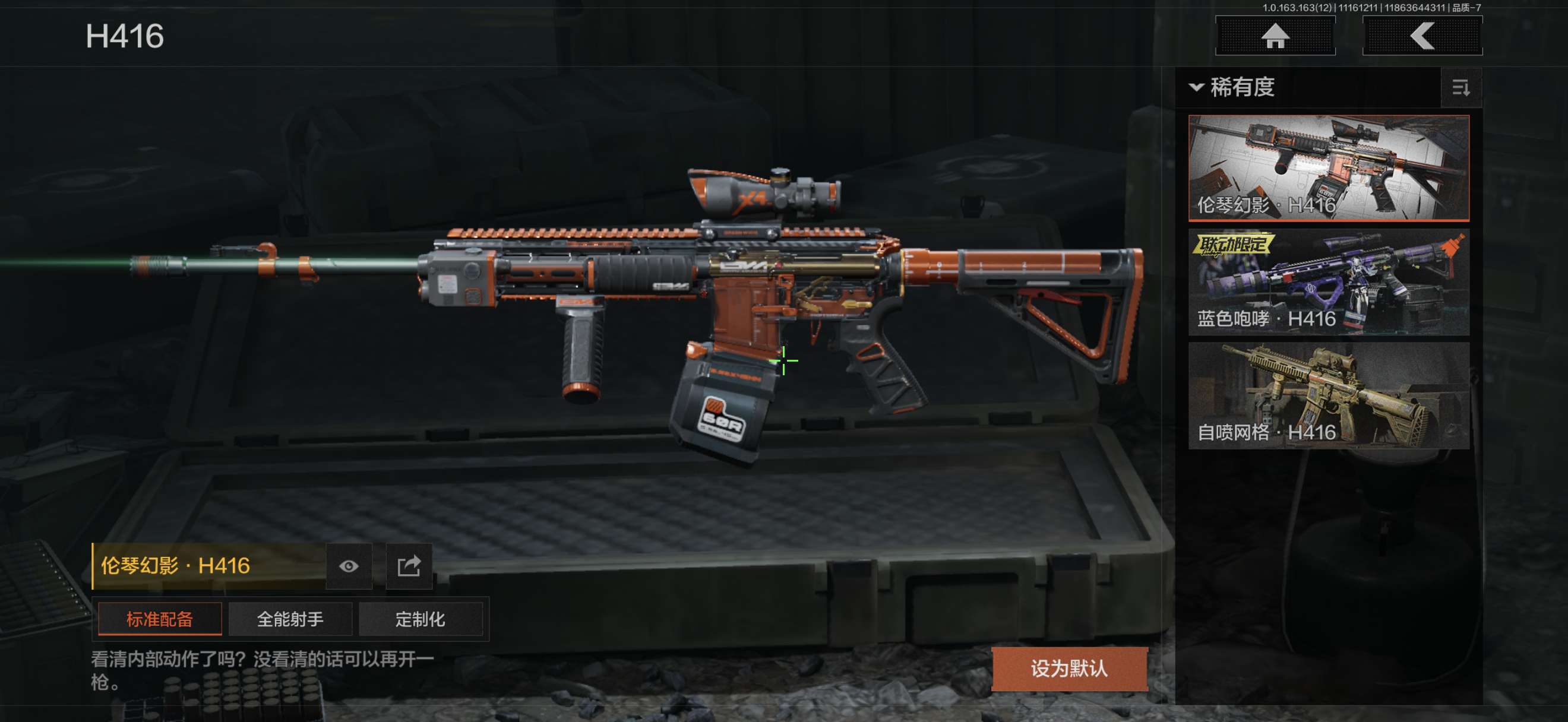Return with the back arrow button
Viewport: 1568px width, 722px height.
[x=1422, y=36]
